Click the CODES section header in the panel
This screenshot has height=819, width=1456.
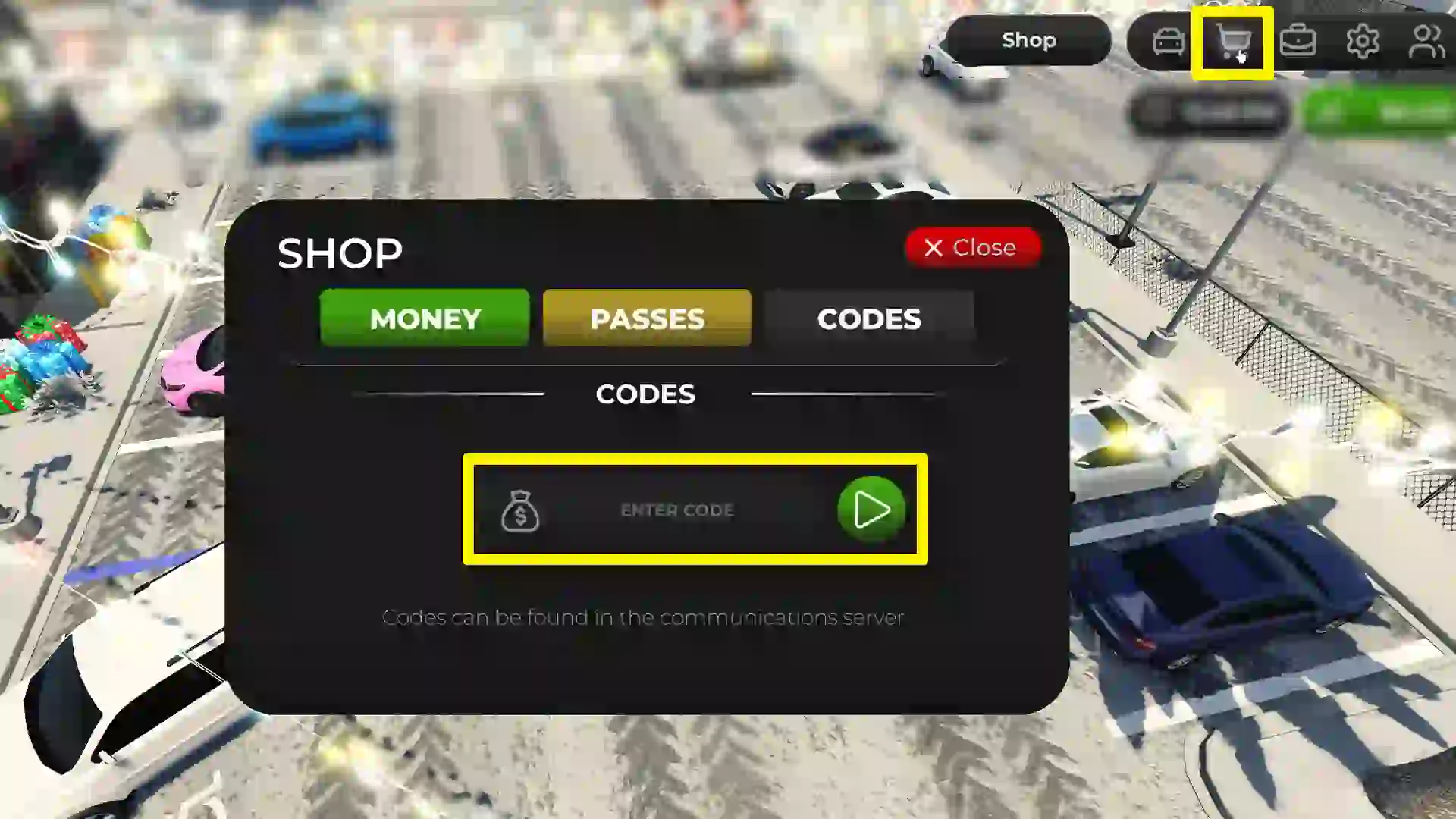click(x=645, y=394)
